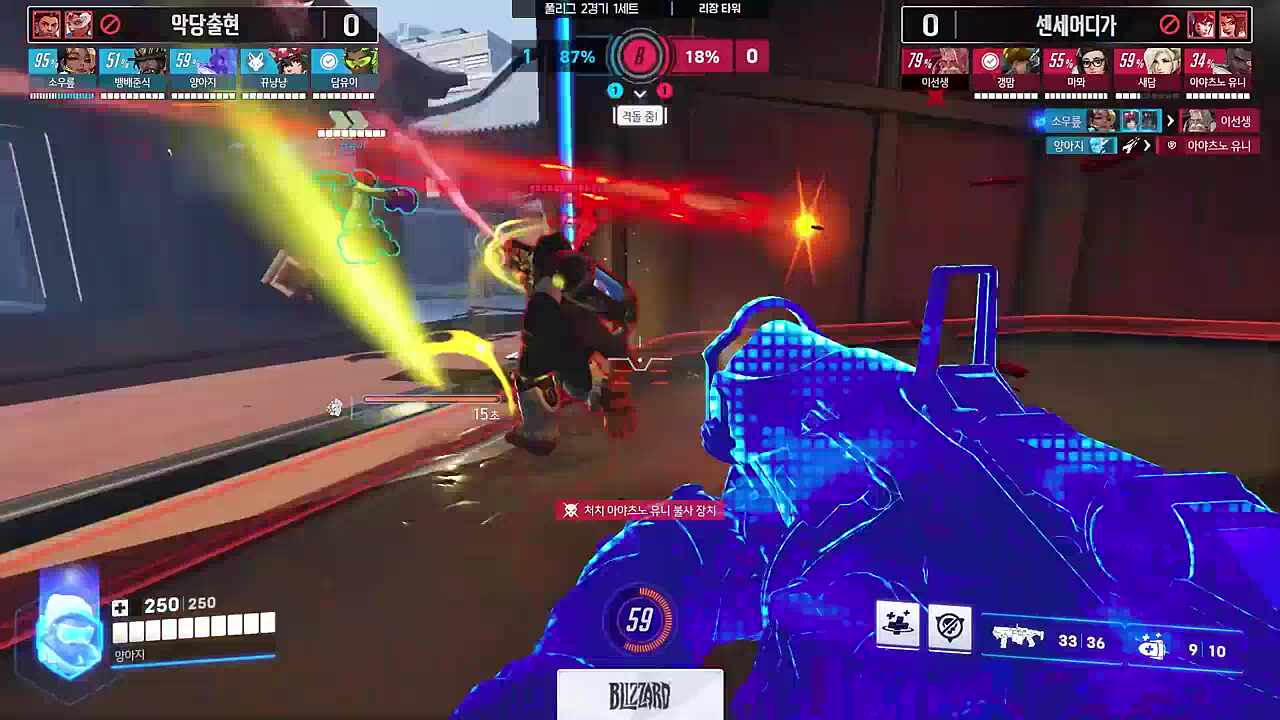Select the healing projectile weapon icon
The height and width of the screenshot is (720, 1280).
(1151, 647)
